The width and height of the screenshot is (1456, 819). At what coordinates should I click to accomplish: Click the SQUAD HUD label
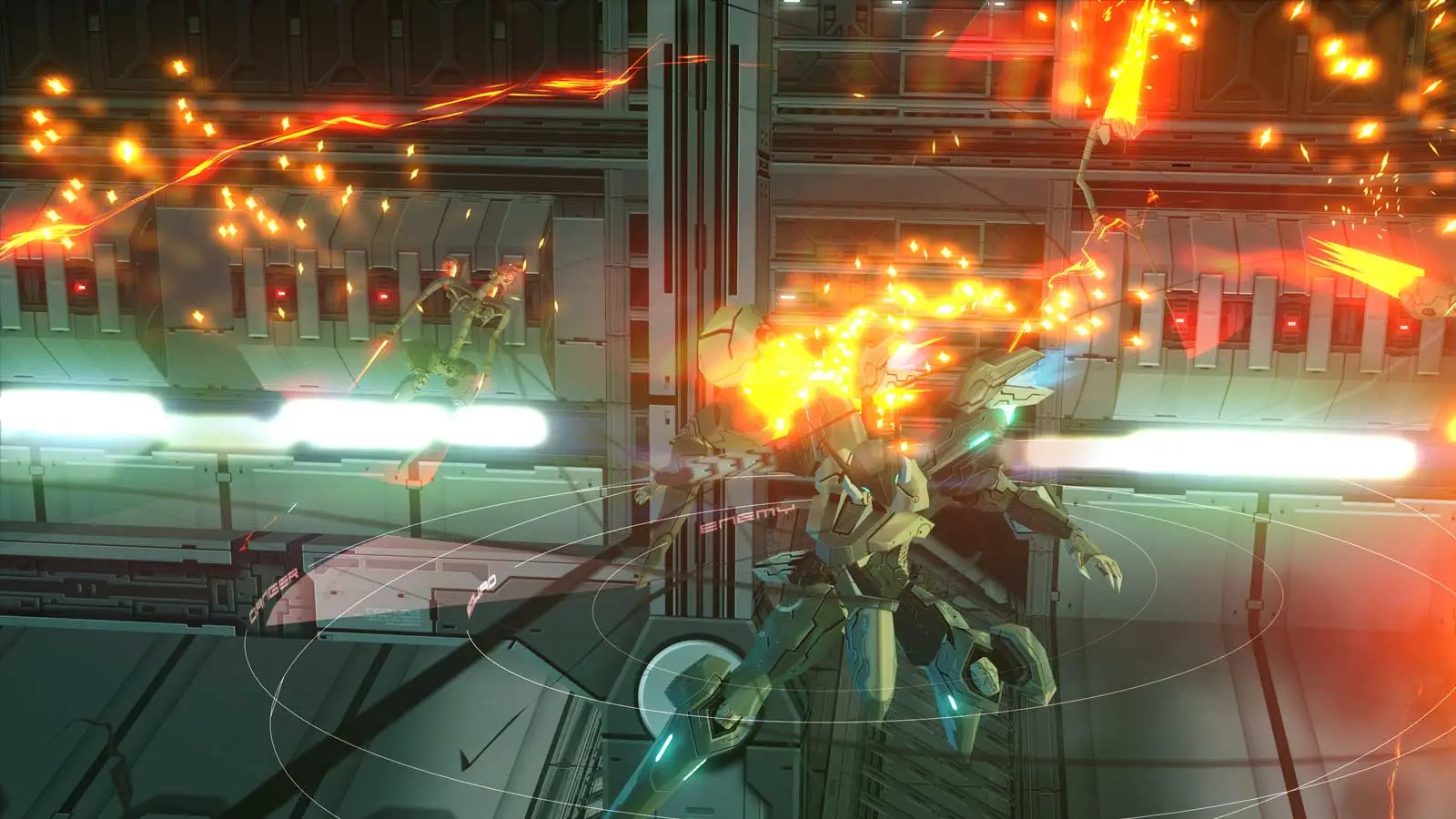(x=480, y=591)
